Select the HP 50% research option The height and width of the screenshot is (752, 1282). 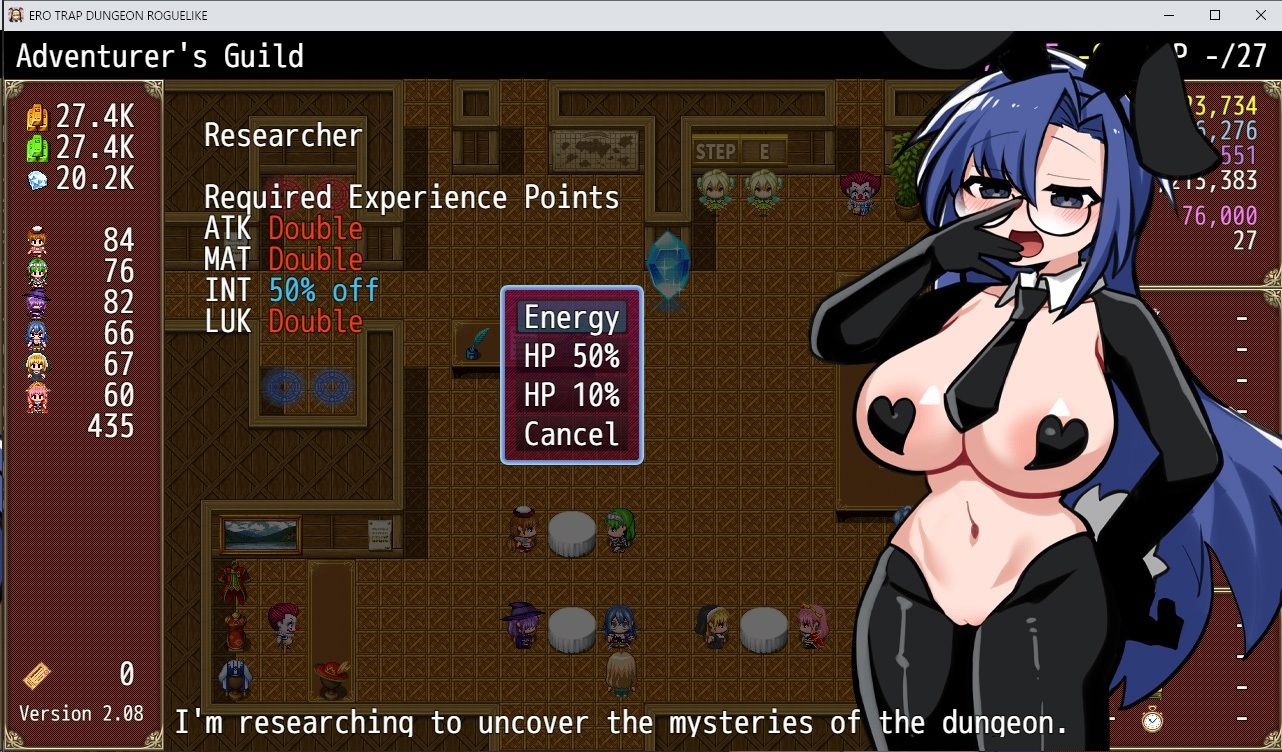point(570,356)
